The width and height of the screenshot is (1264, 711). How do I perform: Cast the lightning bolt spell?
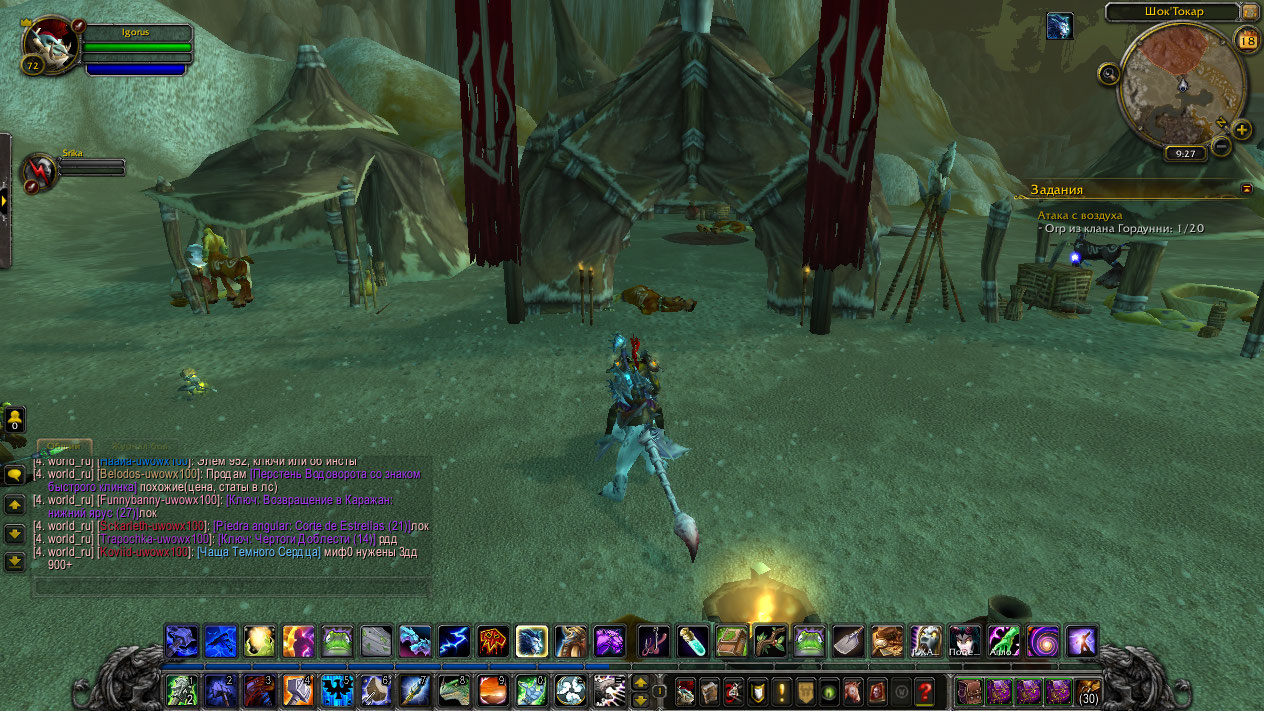pos(454,640)
